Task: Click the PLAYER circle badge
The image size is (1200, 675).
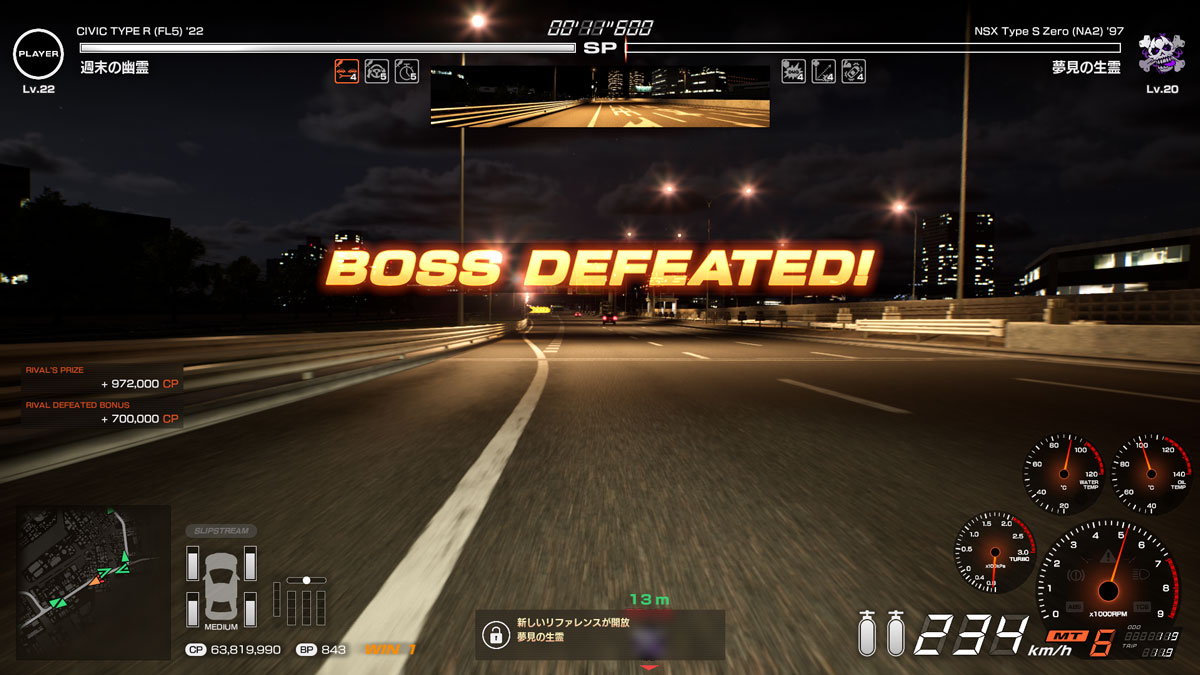Action: point(38,54)
